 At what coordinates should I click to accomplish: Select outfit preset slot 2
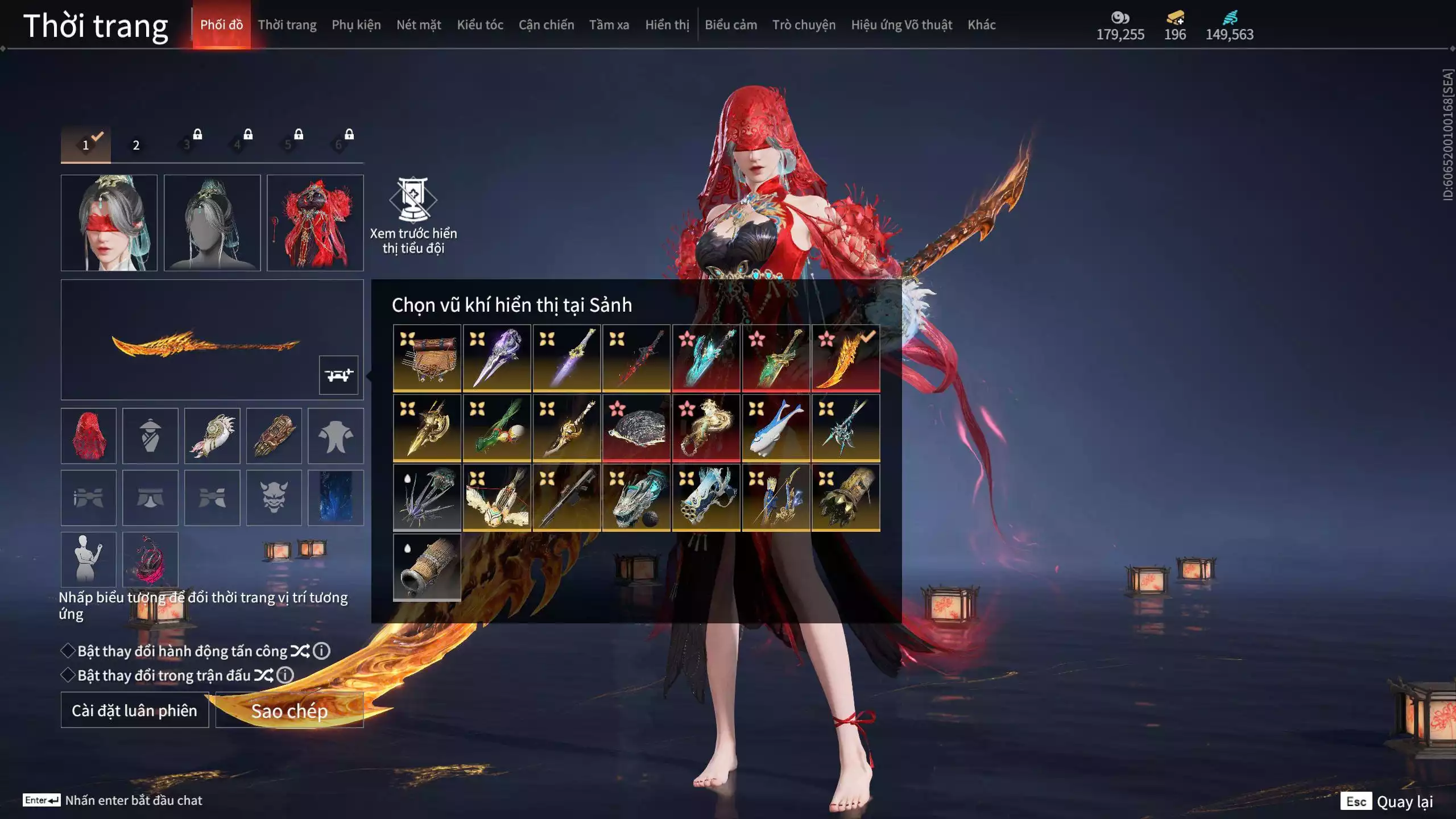136,145
